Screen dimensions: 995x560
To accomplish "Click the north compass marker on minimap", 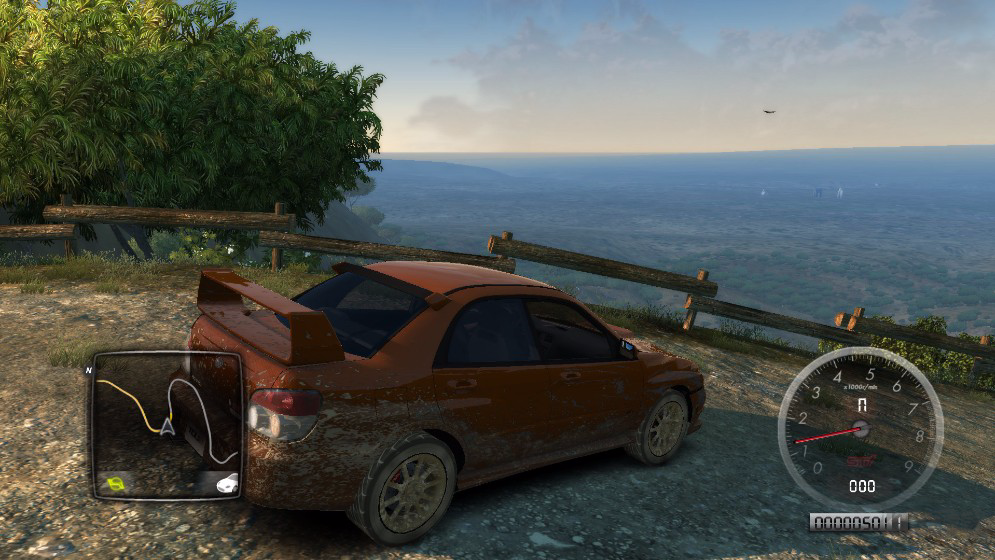I will click(89, 370).
